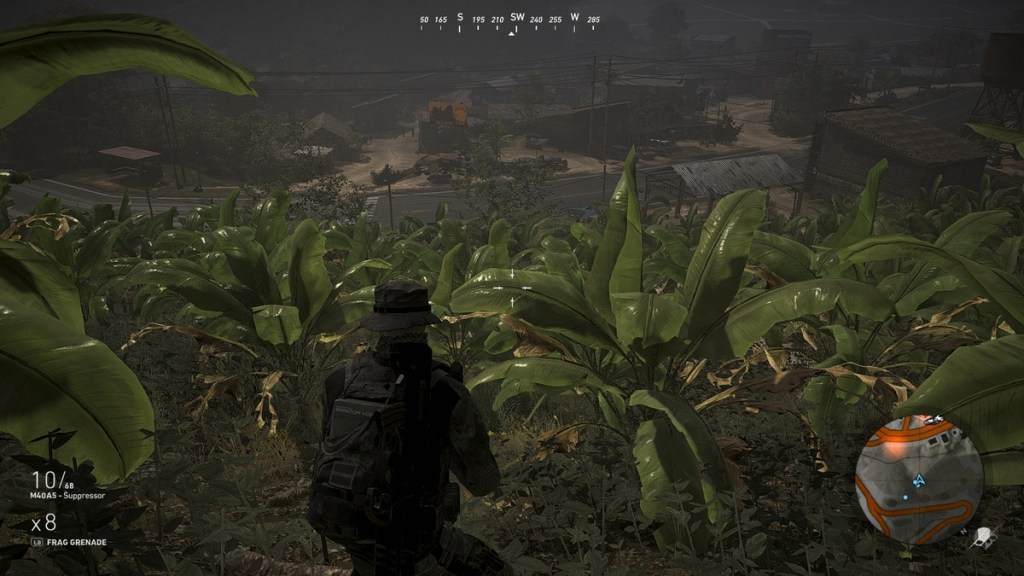This screenshot has height=576, width=1024.
Task: Click the SW heading on the compass
Action: pos(517,17)
